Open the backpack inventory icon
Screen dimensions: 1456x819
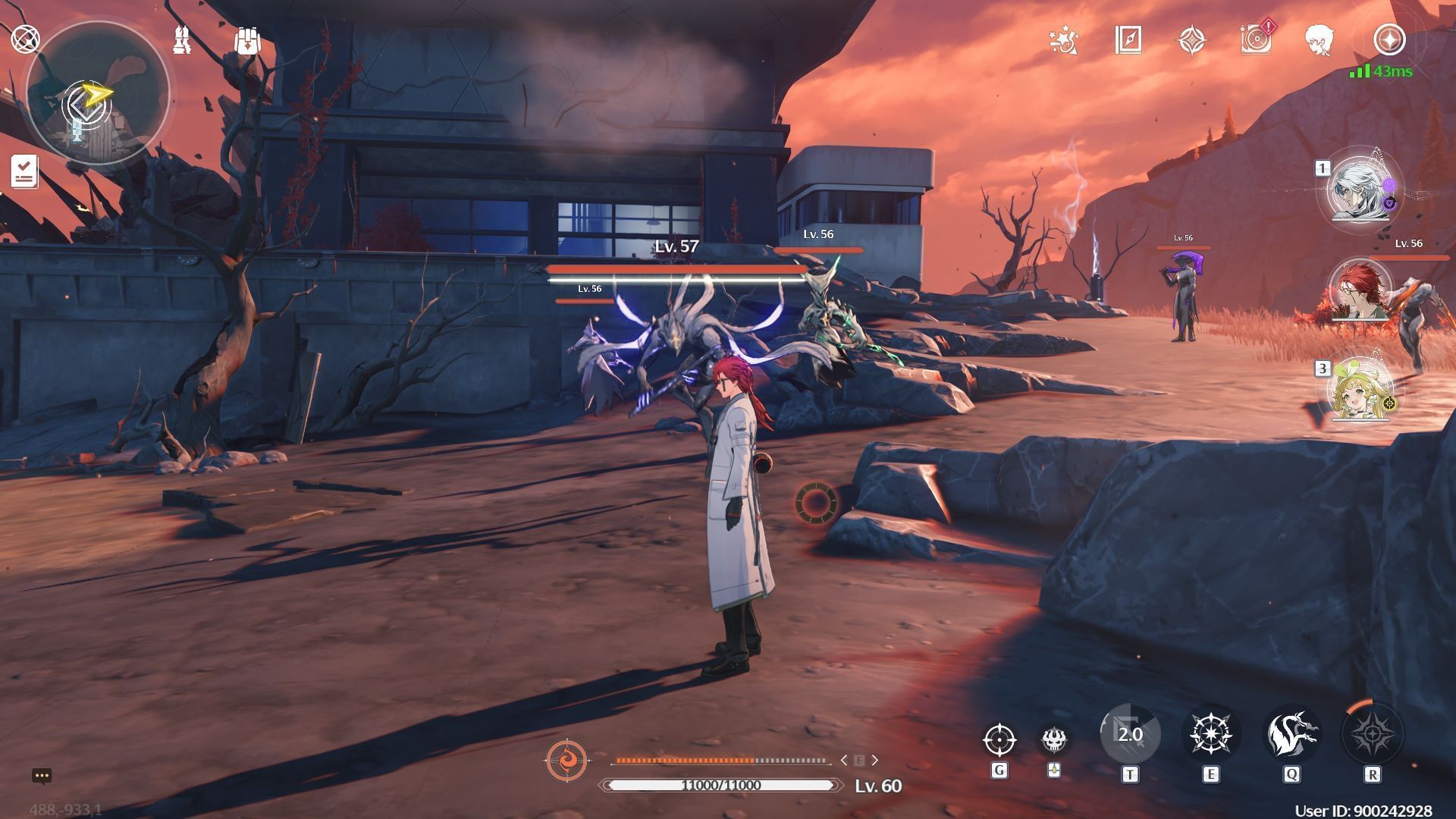click(x=247, y=41)
